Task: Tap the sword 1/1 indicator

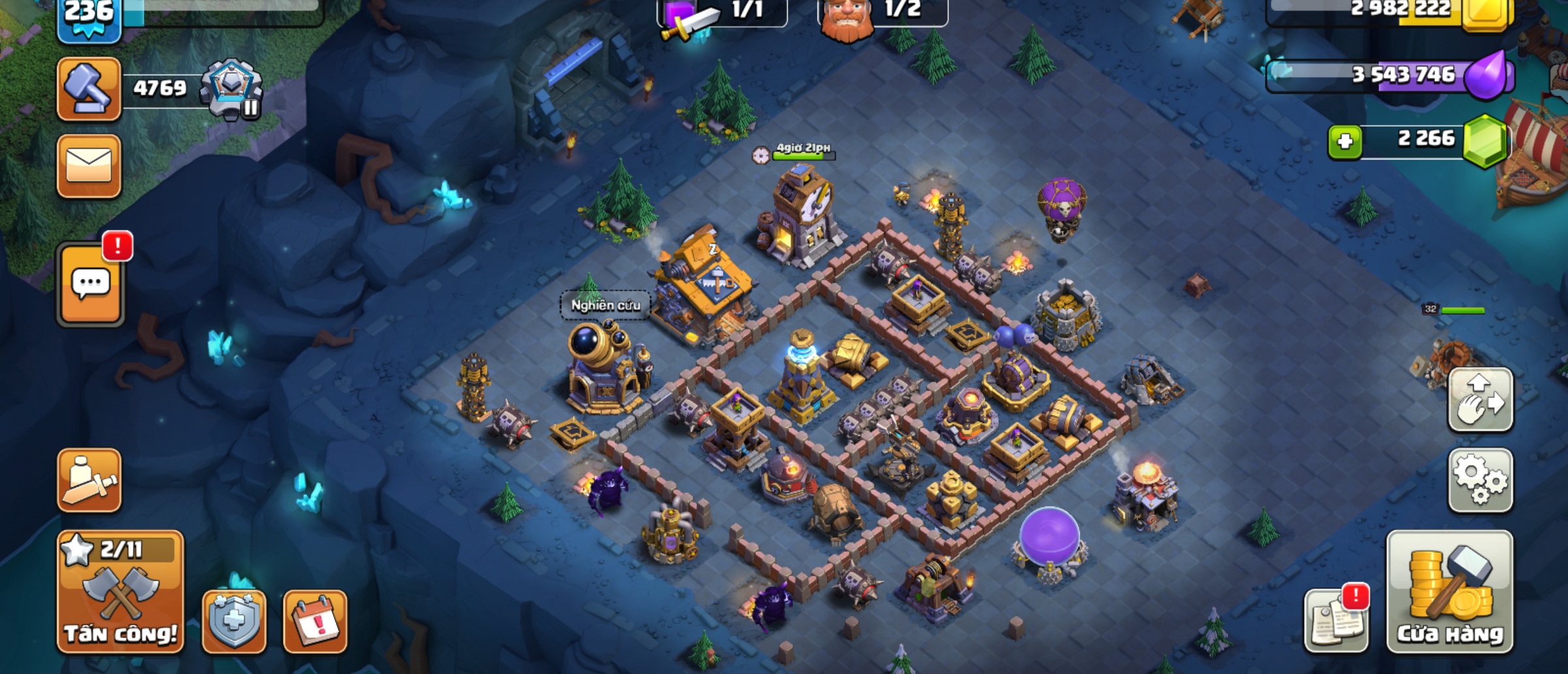Action: tap(721, 12)
